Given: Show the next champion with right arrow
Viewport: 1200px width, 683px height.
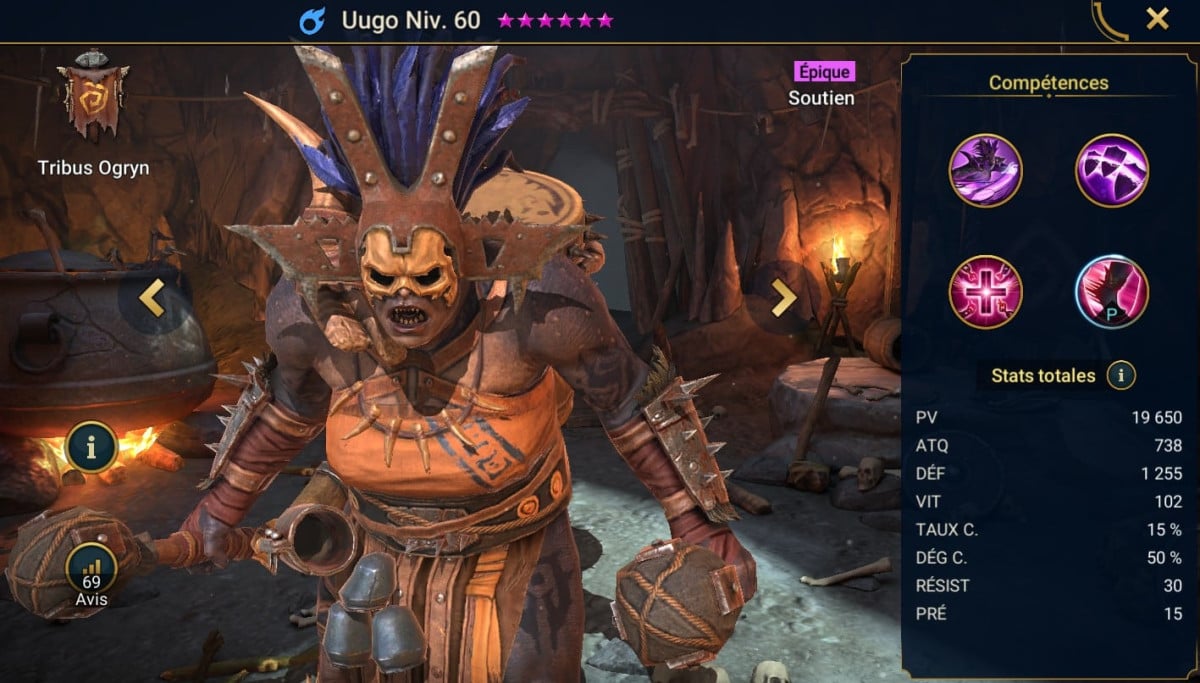Looking at the screenshot, I should 784,297.
